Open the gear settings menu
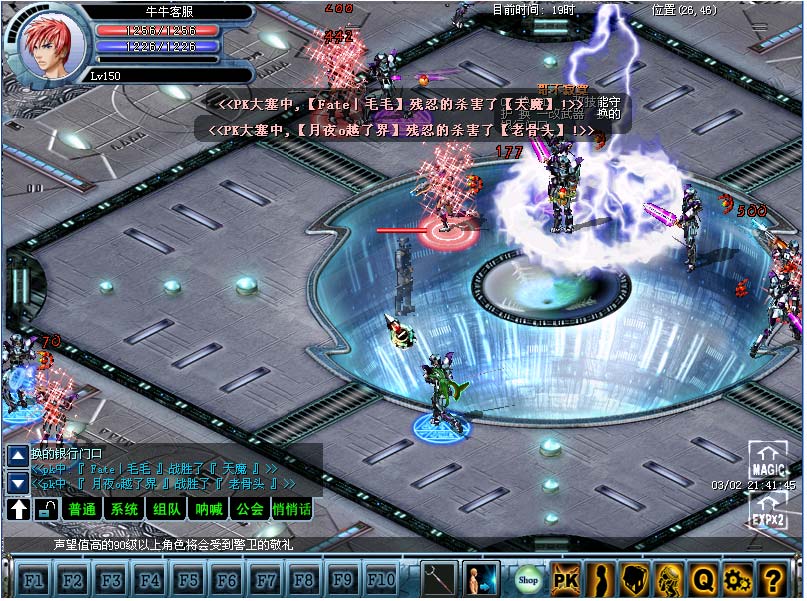The width and height of the screenshot is (807, 601). [x=737, y=578]
